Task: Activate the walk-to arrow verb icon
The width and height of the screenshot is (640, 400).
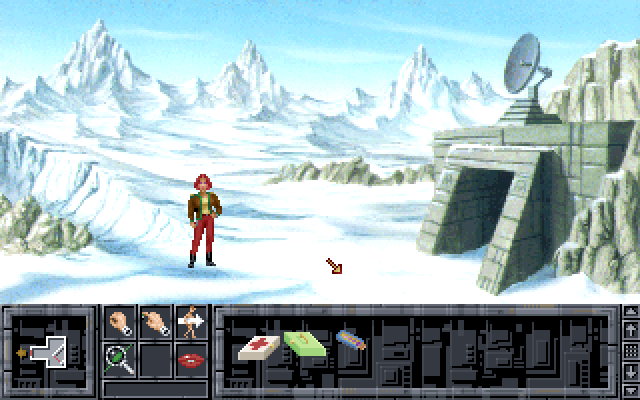Action: coord(189,322)
